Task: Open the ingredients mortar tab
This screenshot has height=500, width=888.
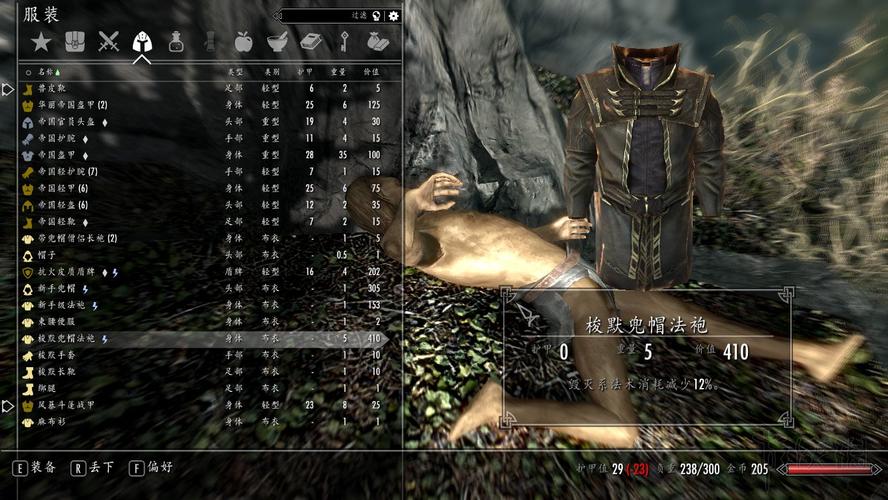Action: [277, 42]
